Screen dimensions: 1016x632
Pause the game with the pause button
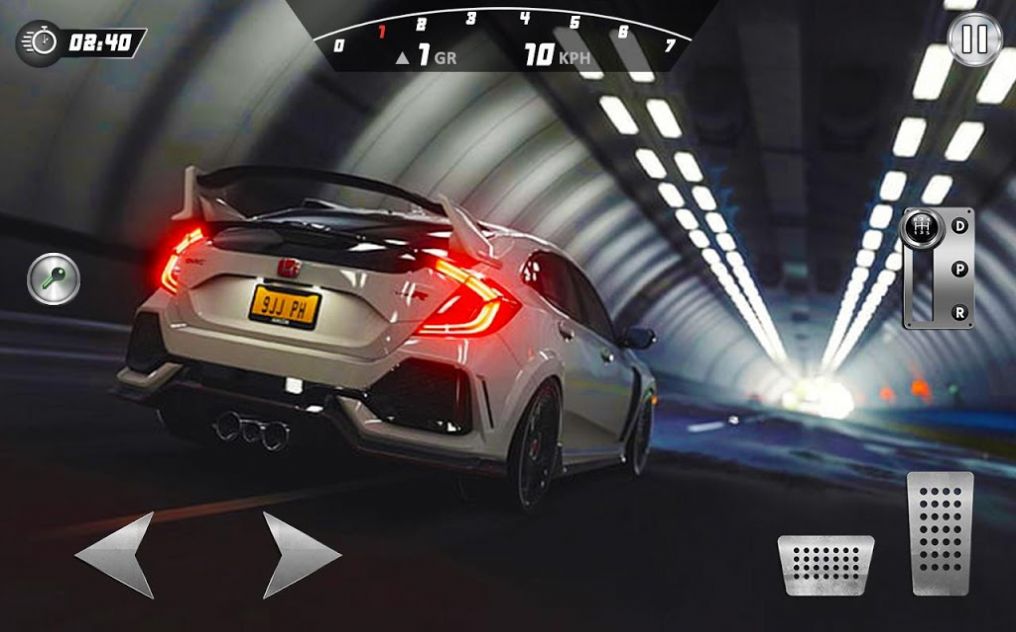point(974,39)
